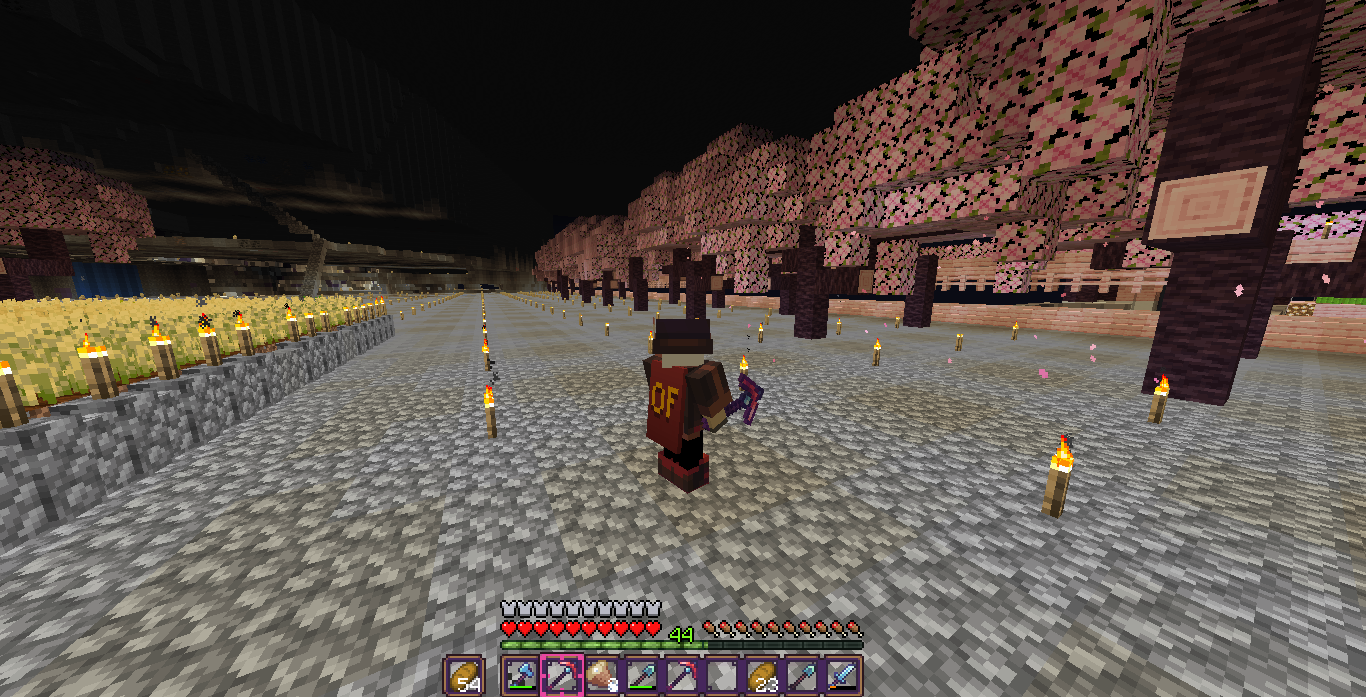Select the cooked meat hotbar slot

coord(601,676)
